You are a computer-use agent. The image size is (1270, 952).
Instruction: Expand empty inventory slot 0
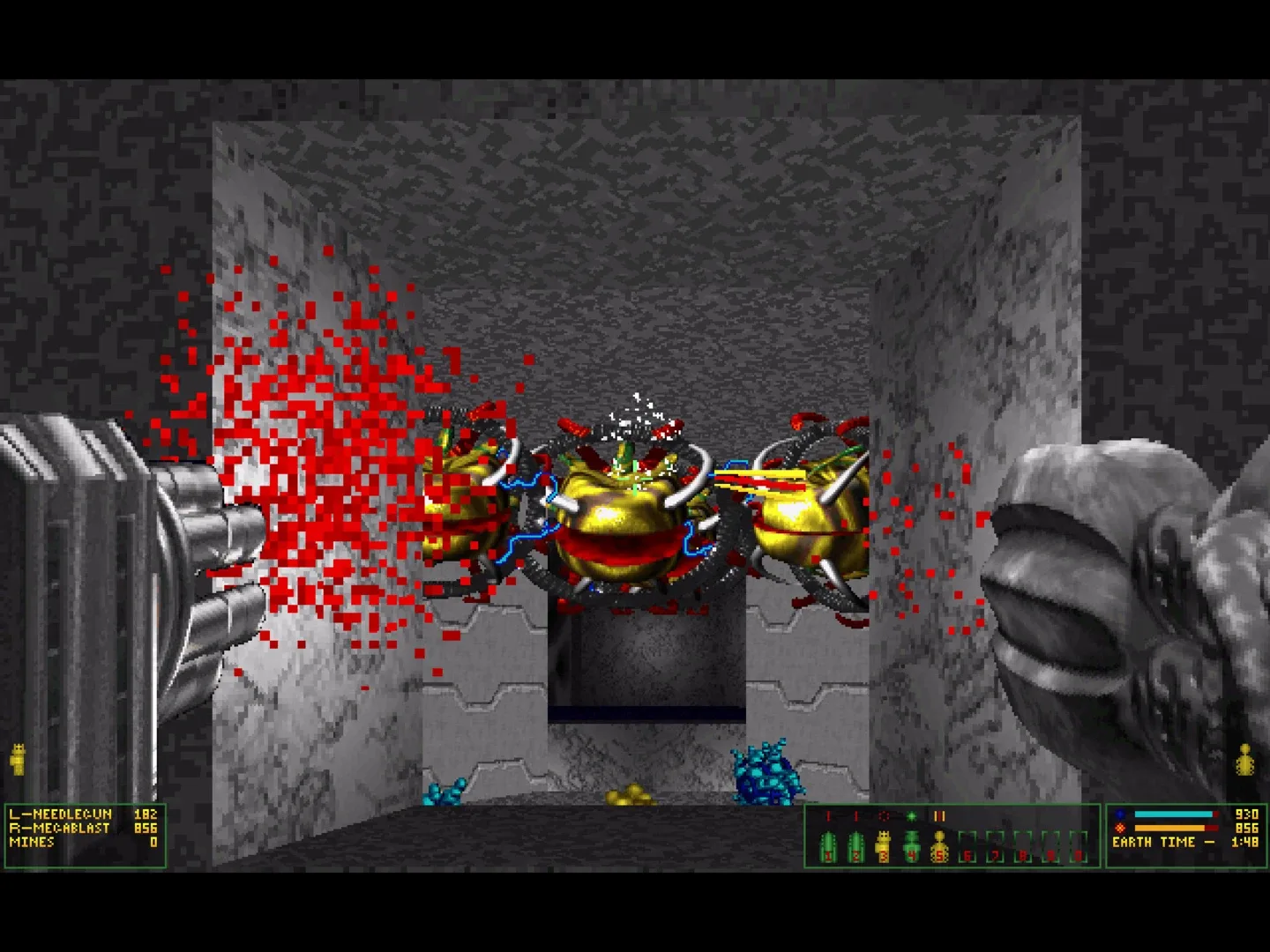tap(1078, 846)
